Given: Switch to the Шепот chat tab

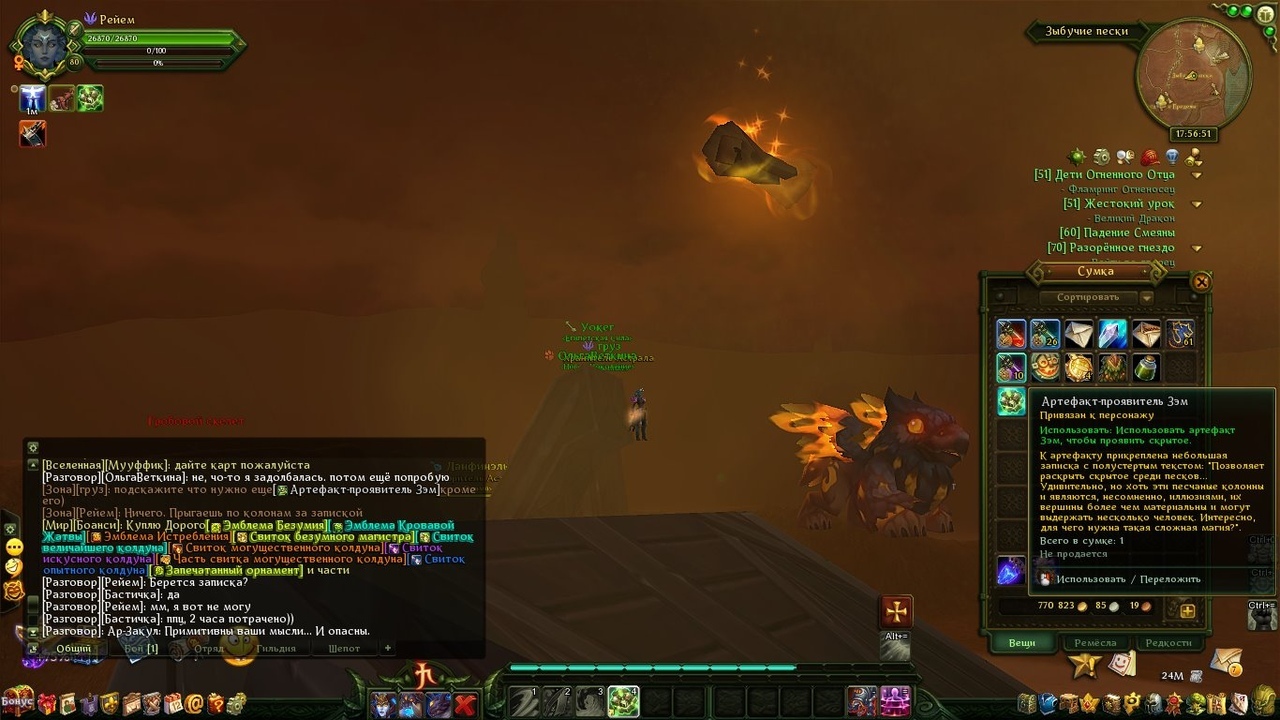Looking at the screenshot, I should 344,648.
